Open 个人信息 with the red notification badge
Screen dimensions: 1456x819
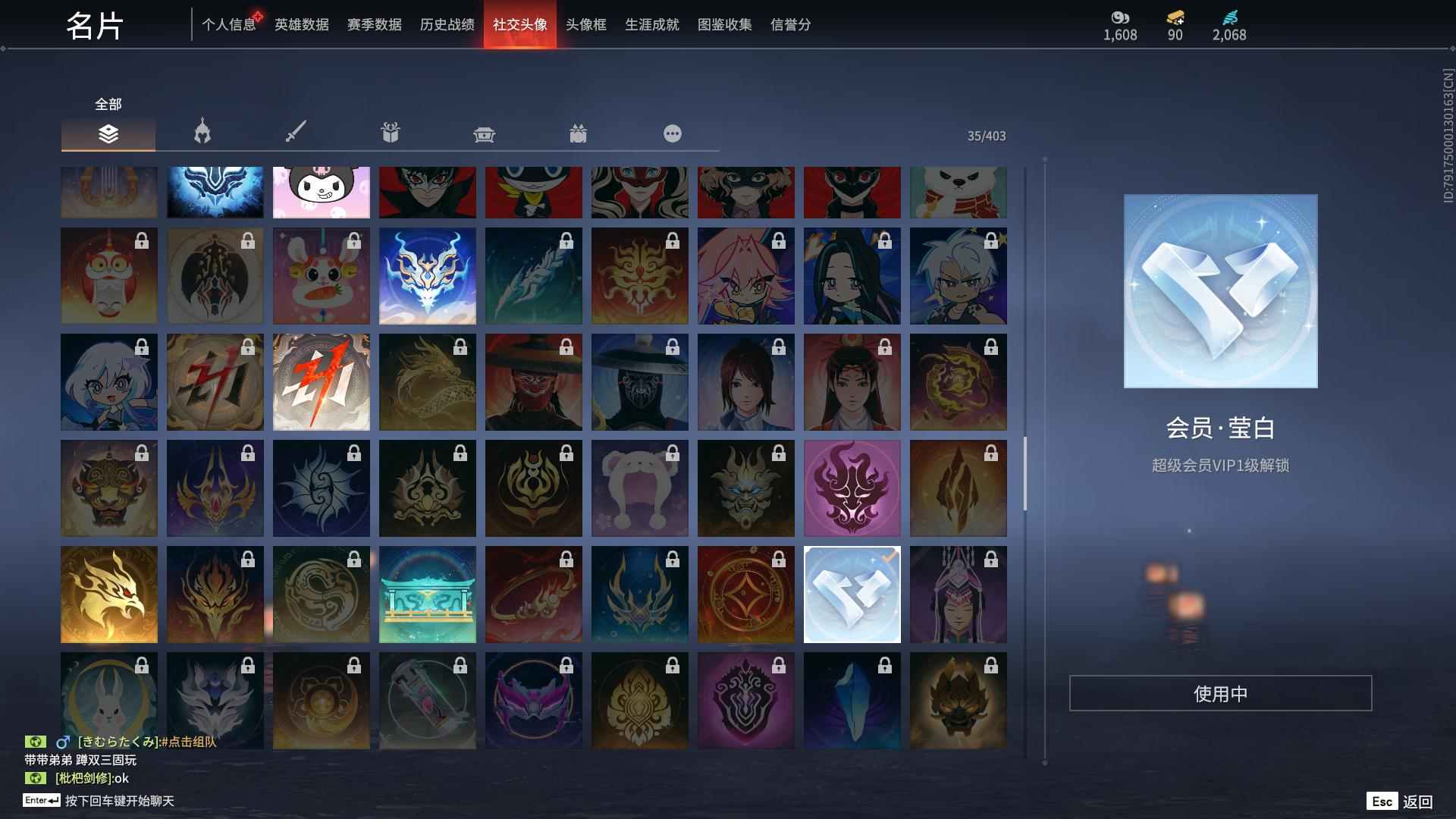[228, 24]
